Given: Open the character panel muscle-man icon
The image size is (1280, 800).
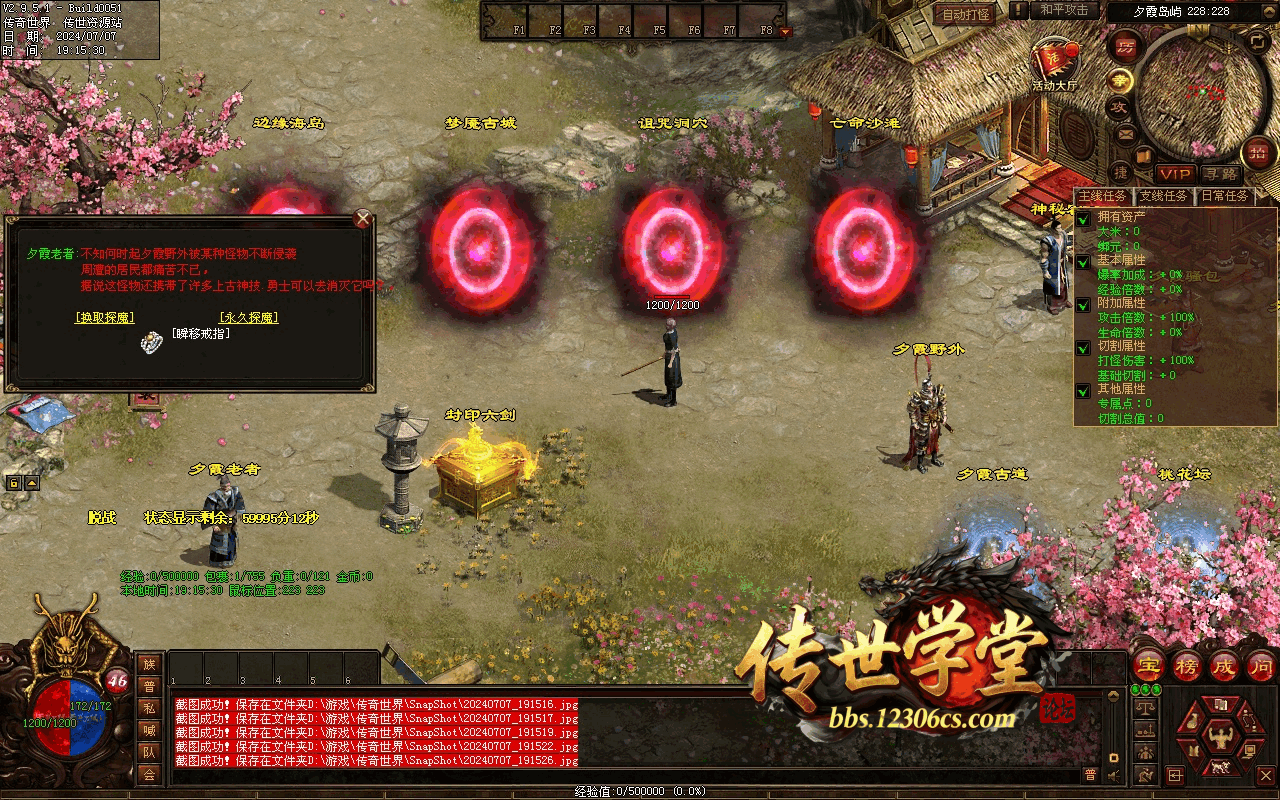Looking at the screenshot, I should tap(1219, 737).
